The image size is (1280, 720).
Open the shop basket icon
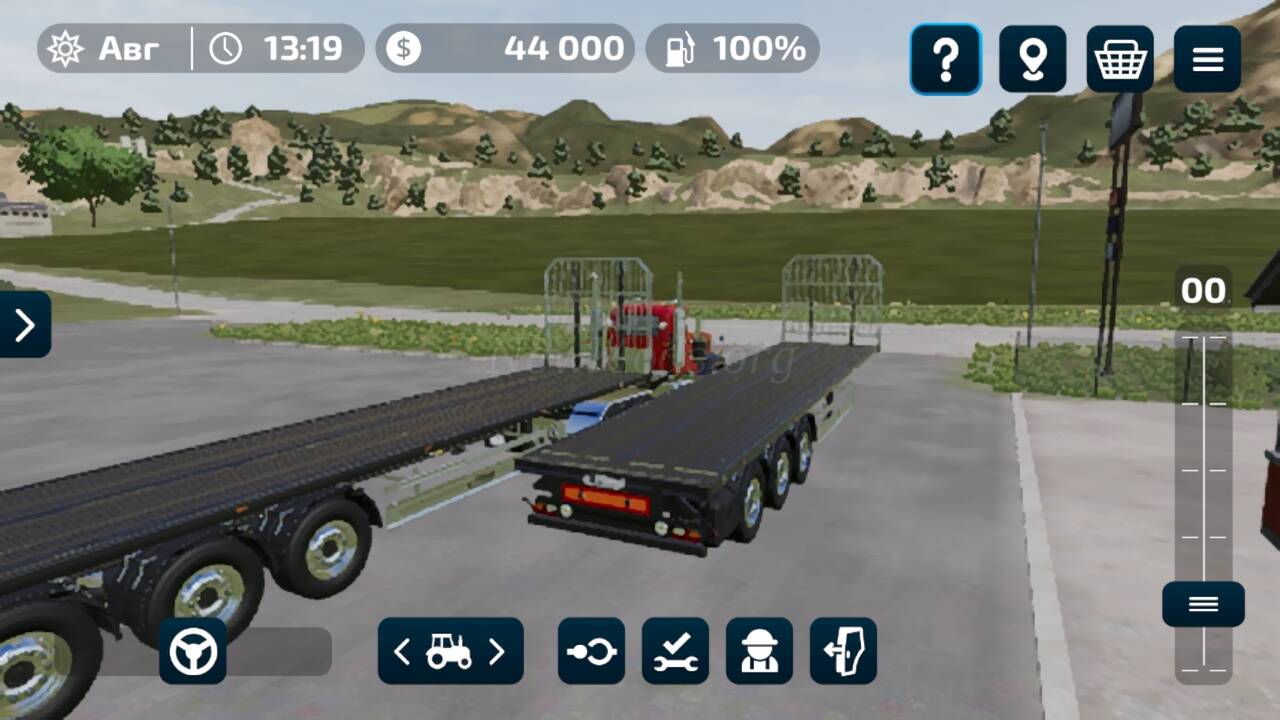[x=1120, y=60]
